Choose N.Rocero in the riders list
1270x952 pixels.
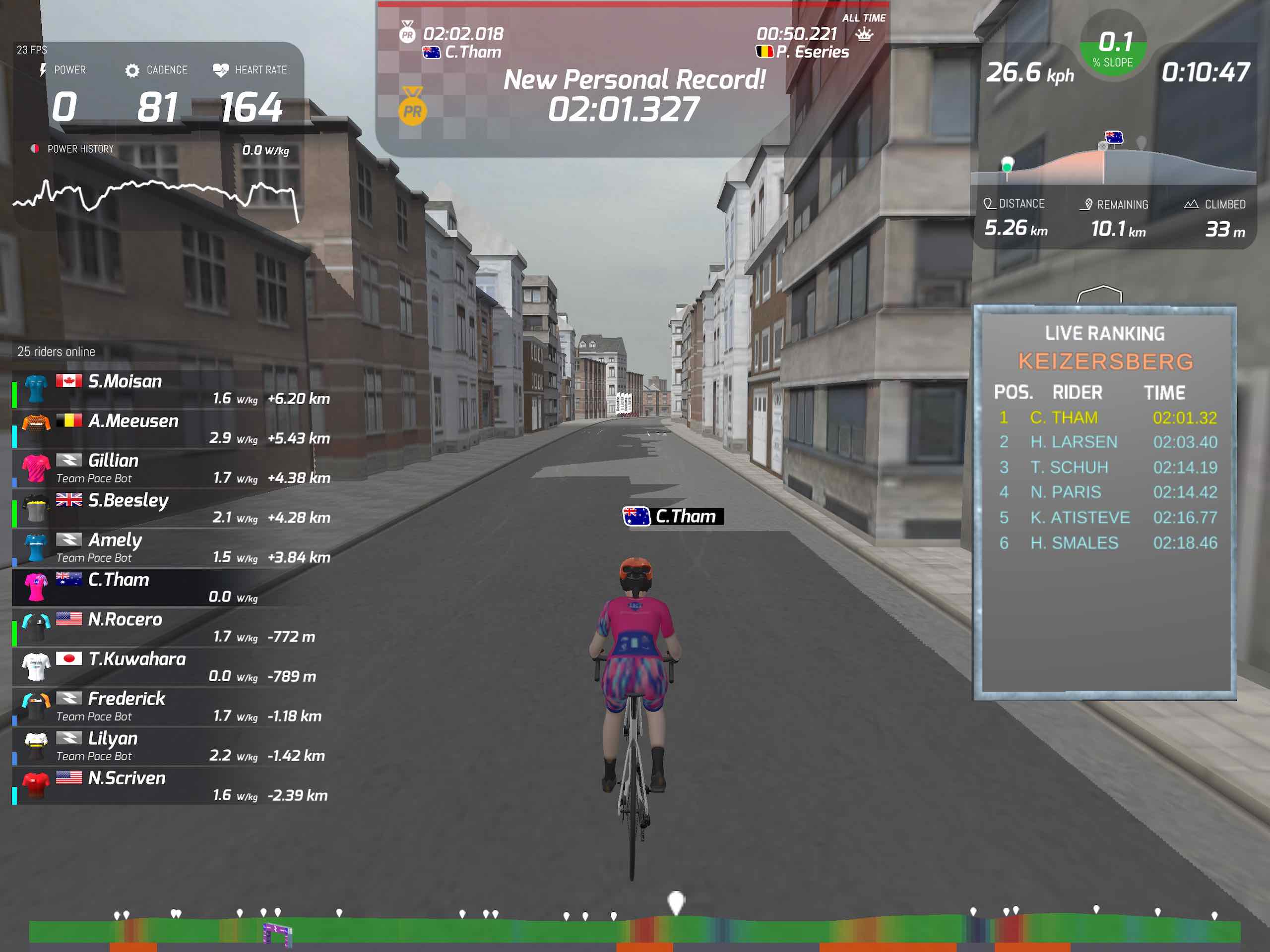(x=172, y=627)
